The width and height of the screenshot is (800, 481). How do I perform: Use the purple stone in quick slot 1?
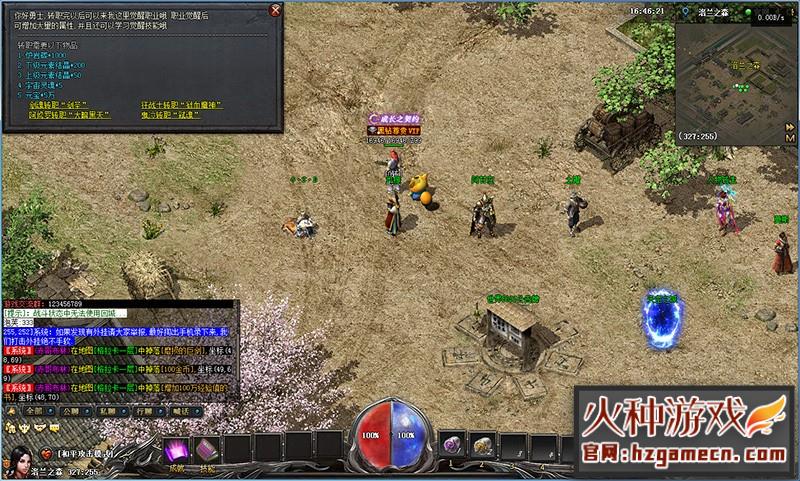(451, 444)
